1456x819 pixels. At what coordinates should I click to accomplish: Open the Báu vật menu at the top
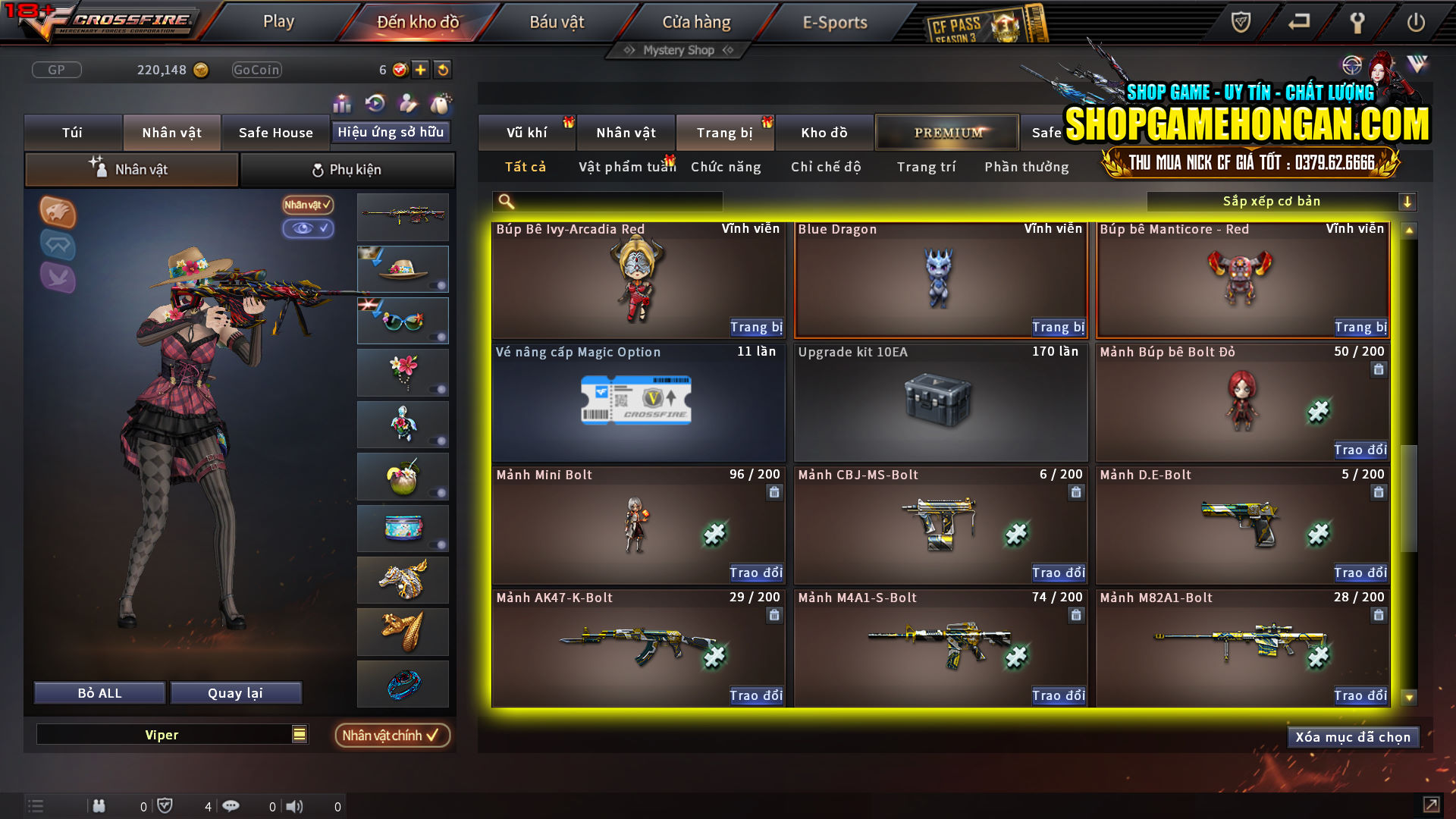click(557, 22)
